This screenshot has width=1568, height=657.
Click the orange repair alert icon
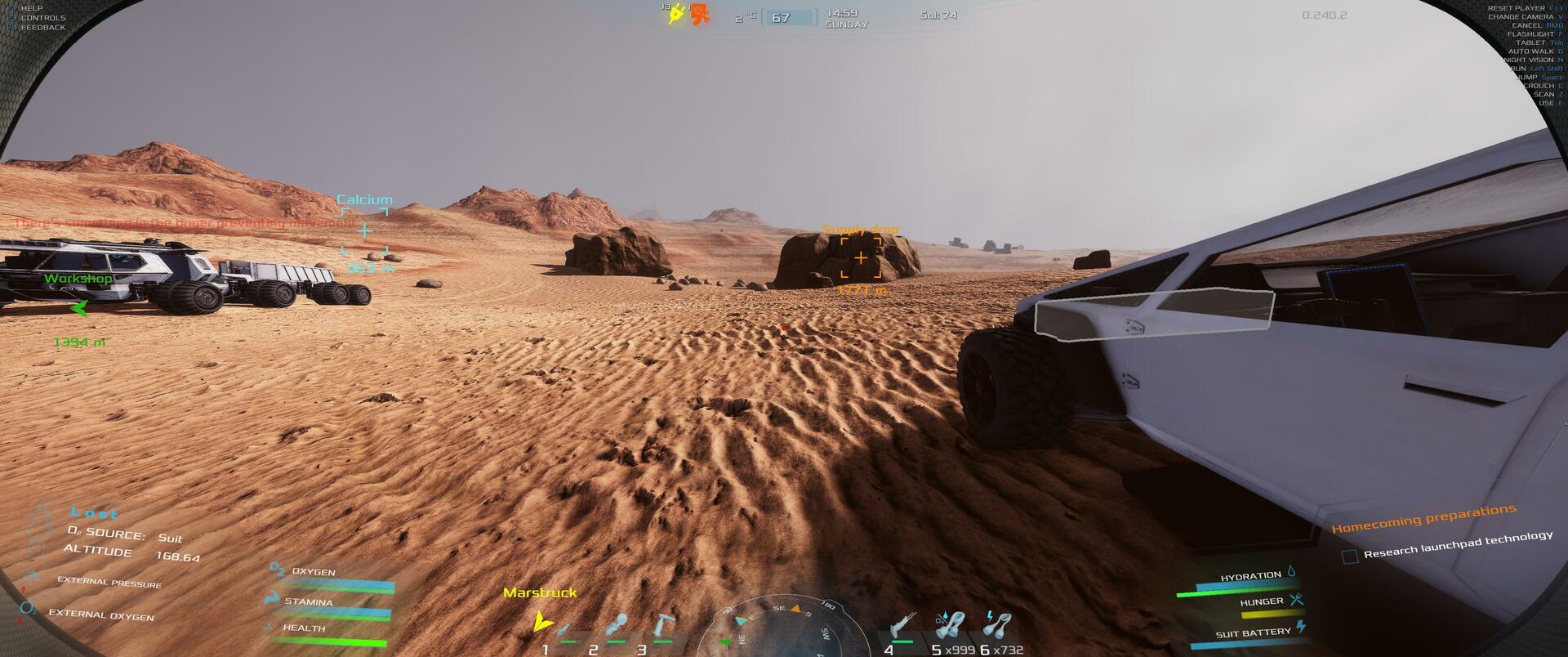700,14
